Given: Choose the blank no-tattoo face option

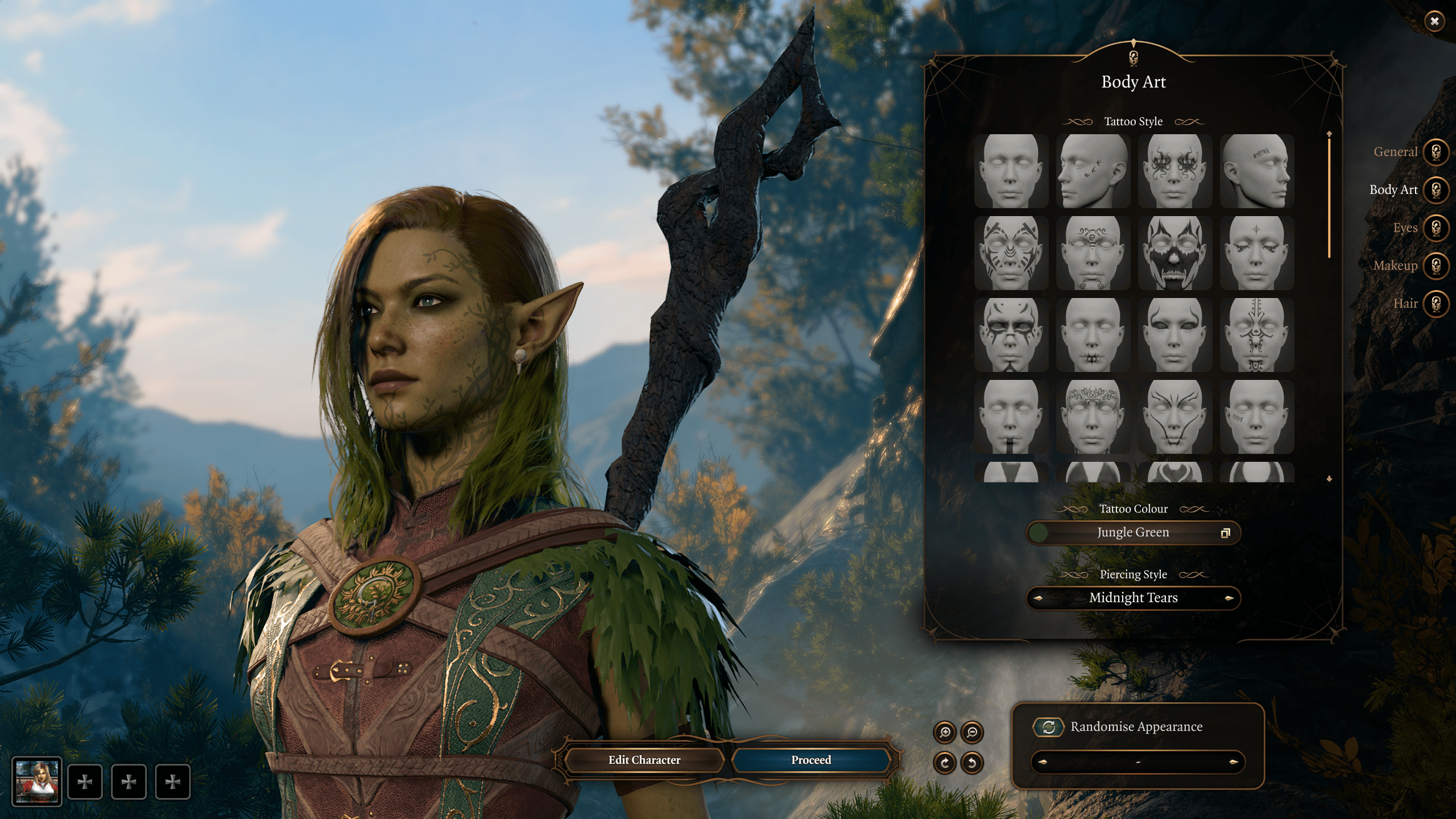Looking at the screenshot, I should (x=1011, y=171).
